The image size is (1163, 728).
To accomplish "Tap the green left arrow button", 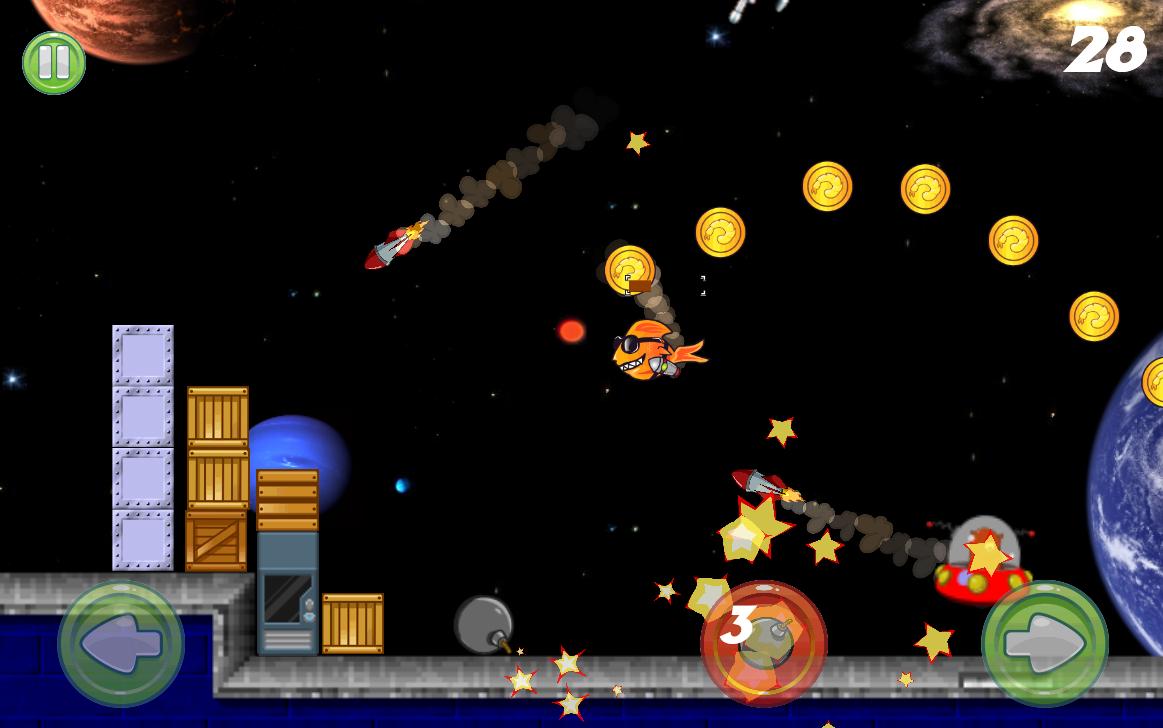I will [121, 644].
